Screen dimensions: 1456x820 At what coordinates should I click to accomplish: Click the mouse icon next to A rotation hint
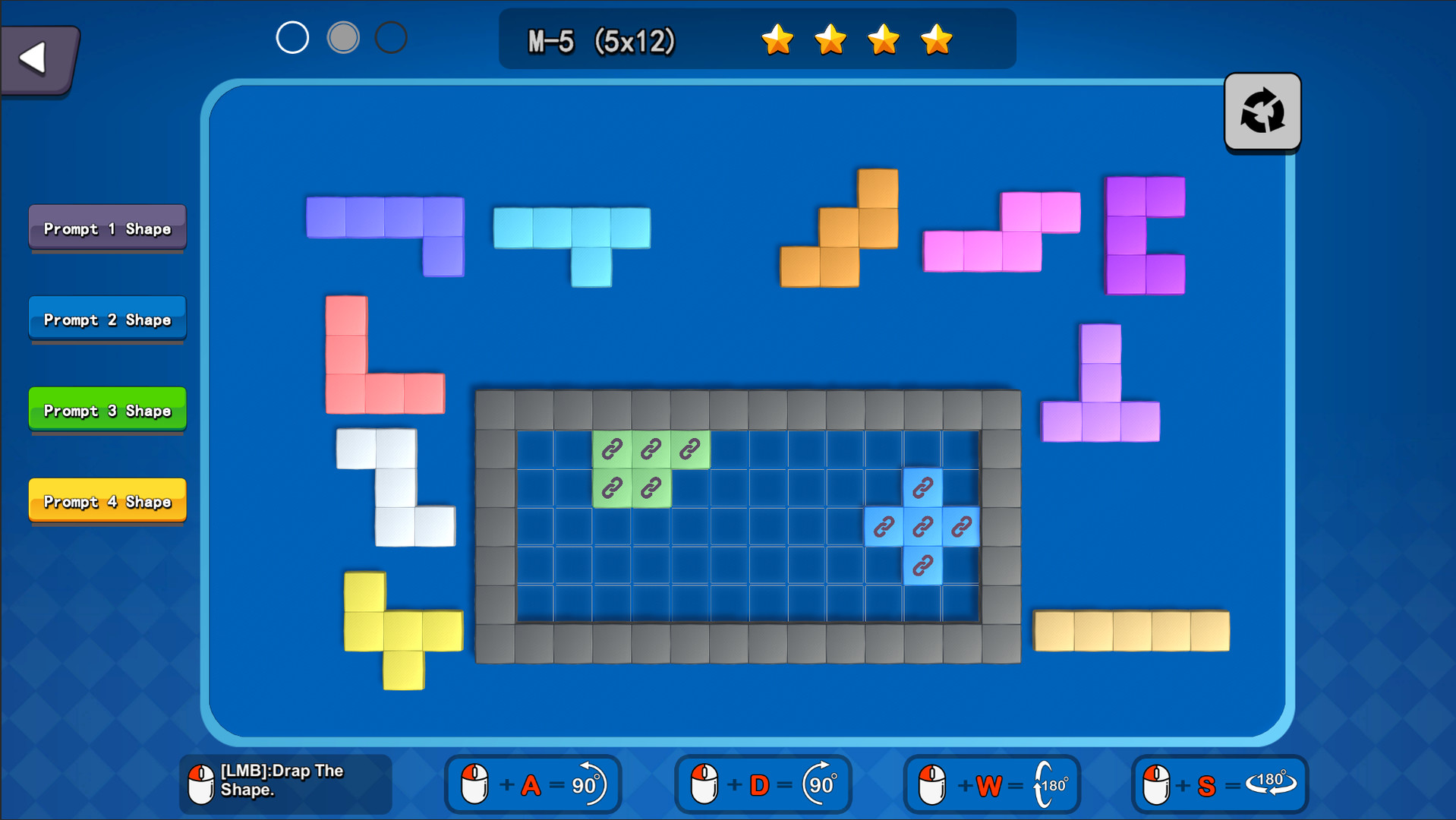[474, 784]
